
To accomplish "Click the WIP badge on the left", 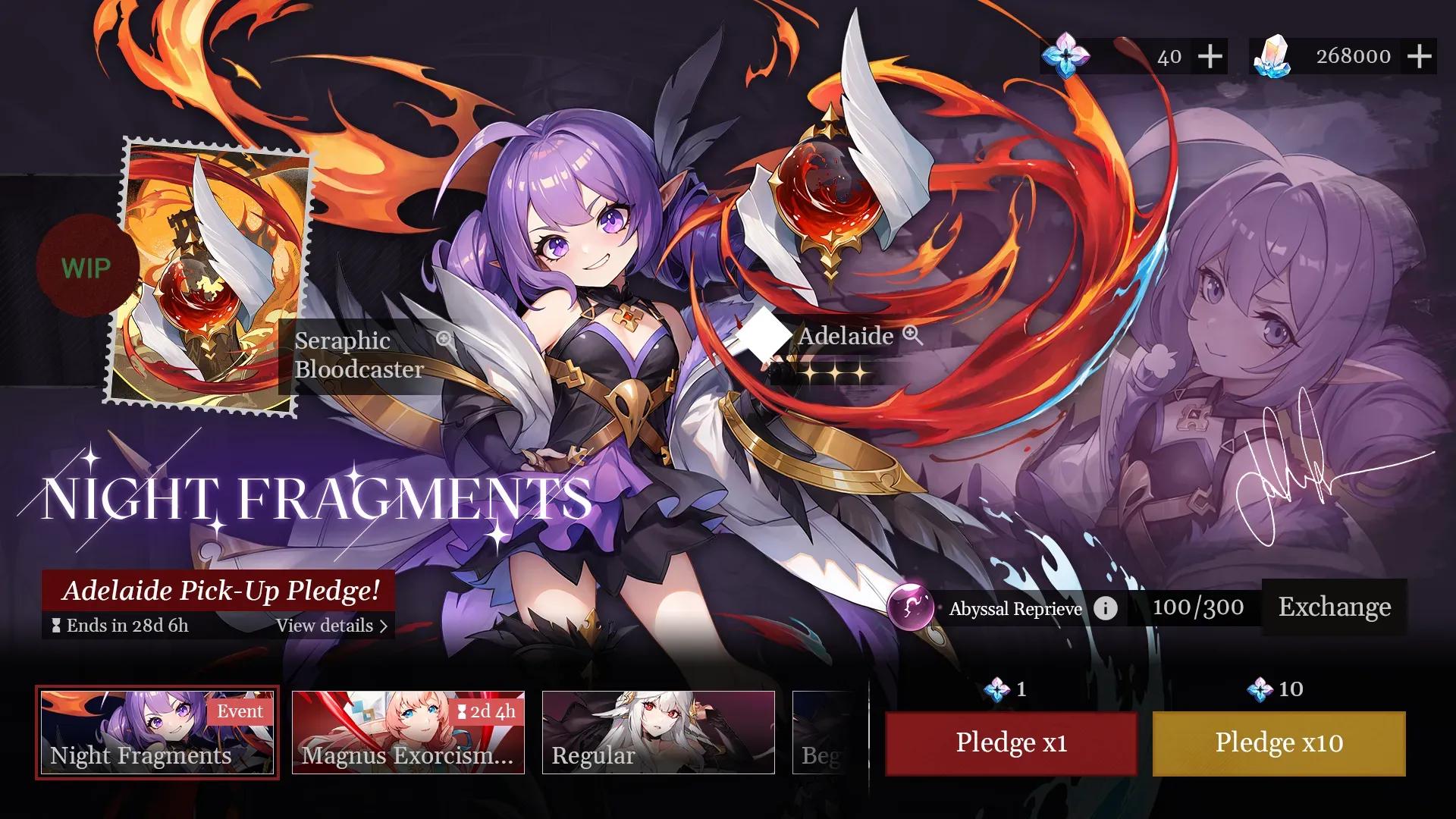I will pos(86,267).
